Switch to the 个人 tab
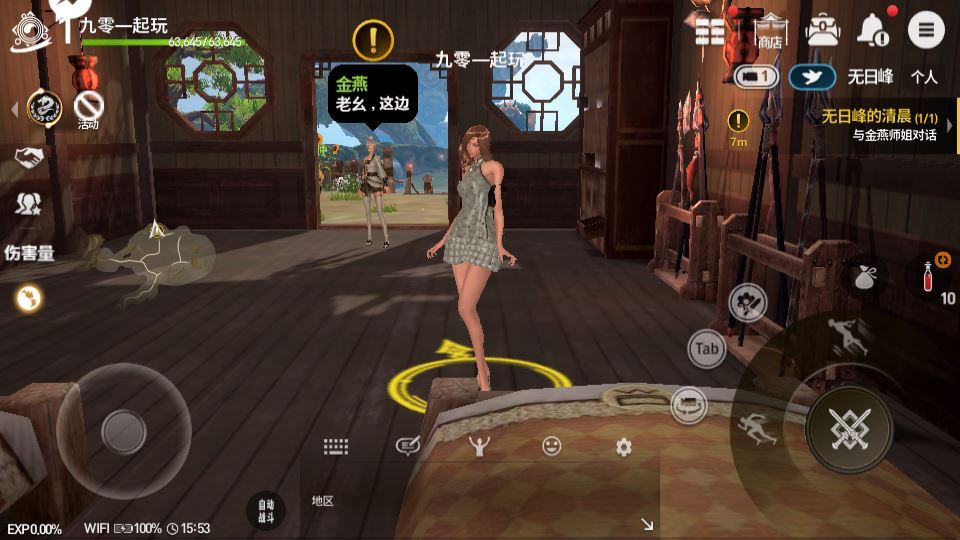The image size is (960, 540). 924,76
